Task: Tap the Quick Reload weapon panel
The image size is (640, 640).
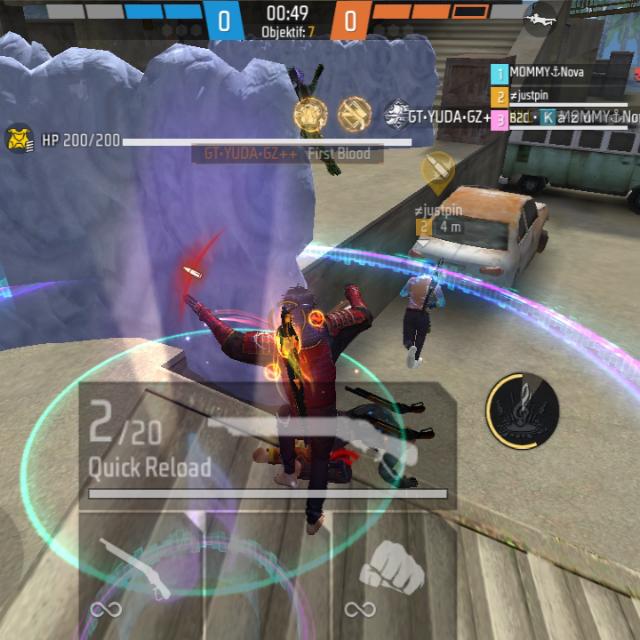Action: tap(267, 445)
